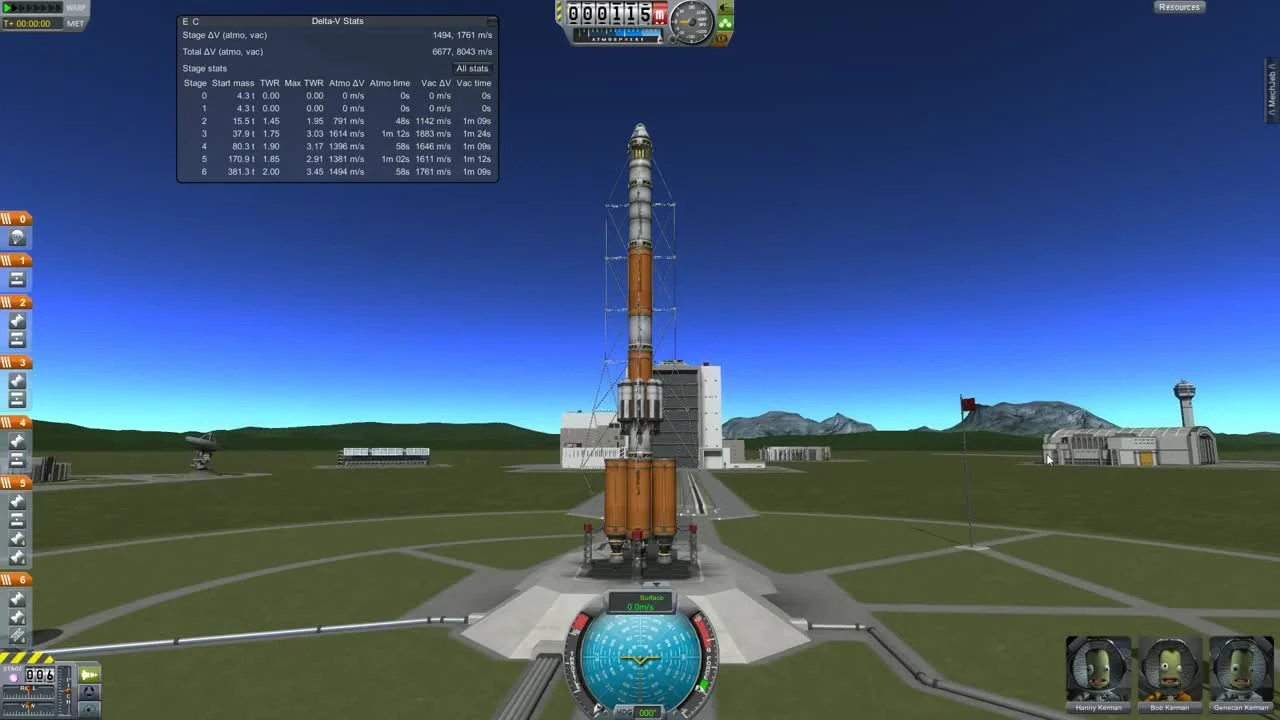
Task: Click the All stats button
Action: pyautogui.click(x=472, y=68)
